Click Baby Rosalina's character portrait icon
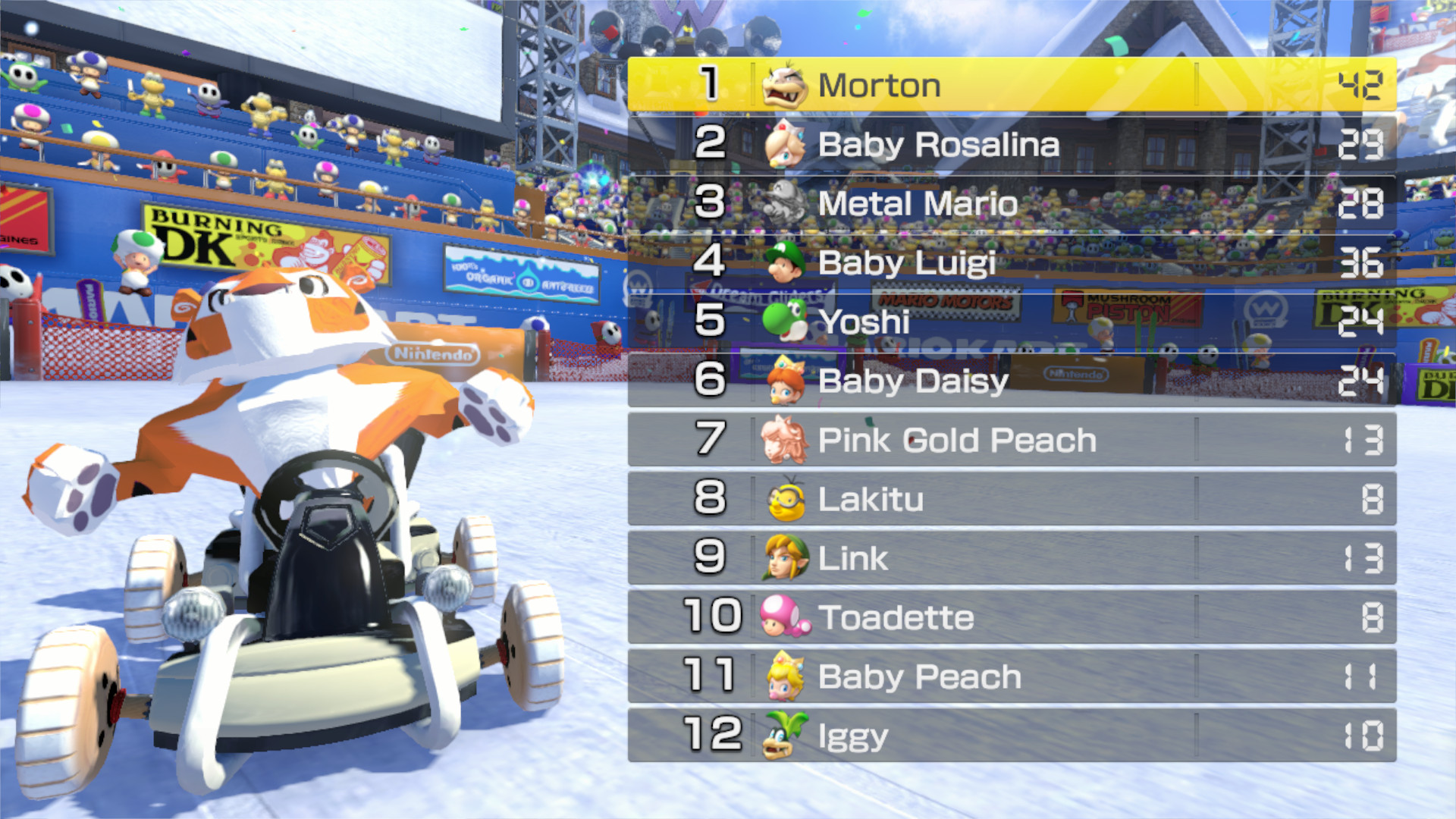This screenshot has height=819, width=1456. click(786, 144)
